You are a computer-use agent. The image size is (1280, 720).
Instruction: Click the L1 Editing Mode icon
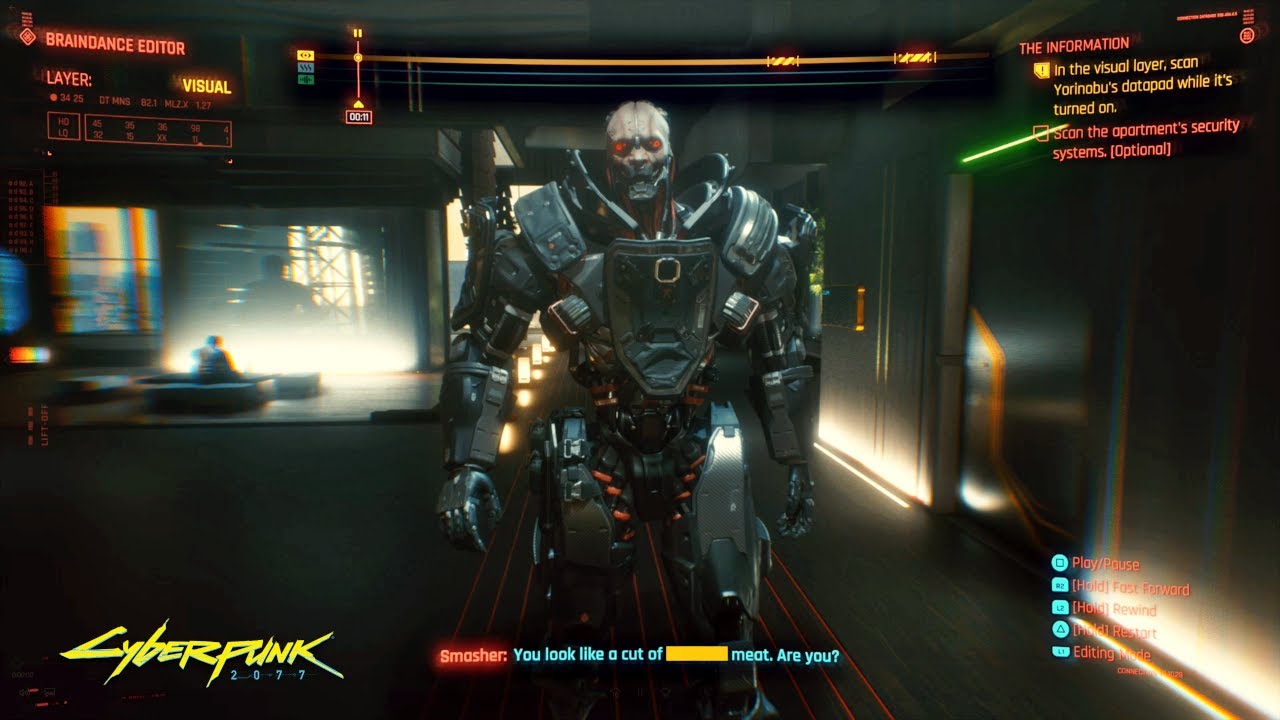click(x=1060, y=653)
